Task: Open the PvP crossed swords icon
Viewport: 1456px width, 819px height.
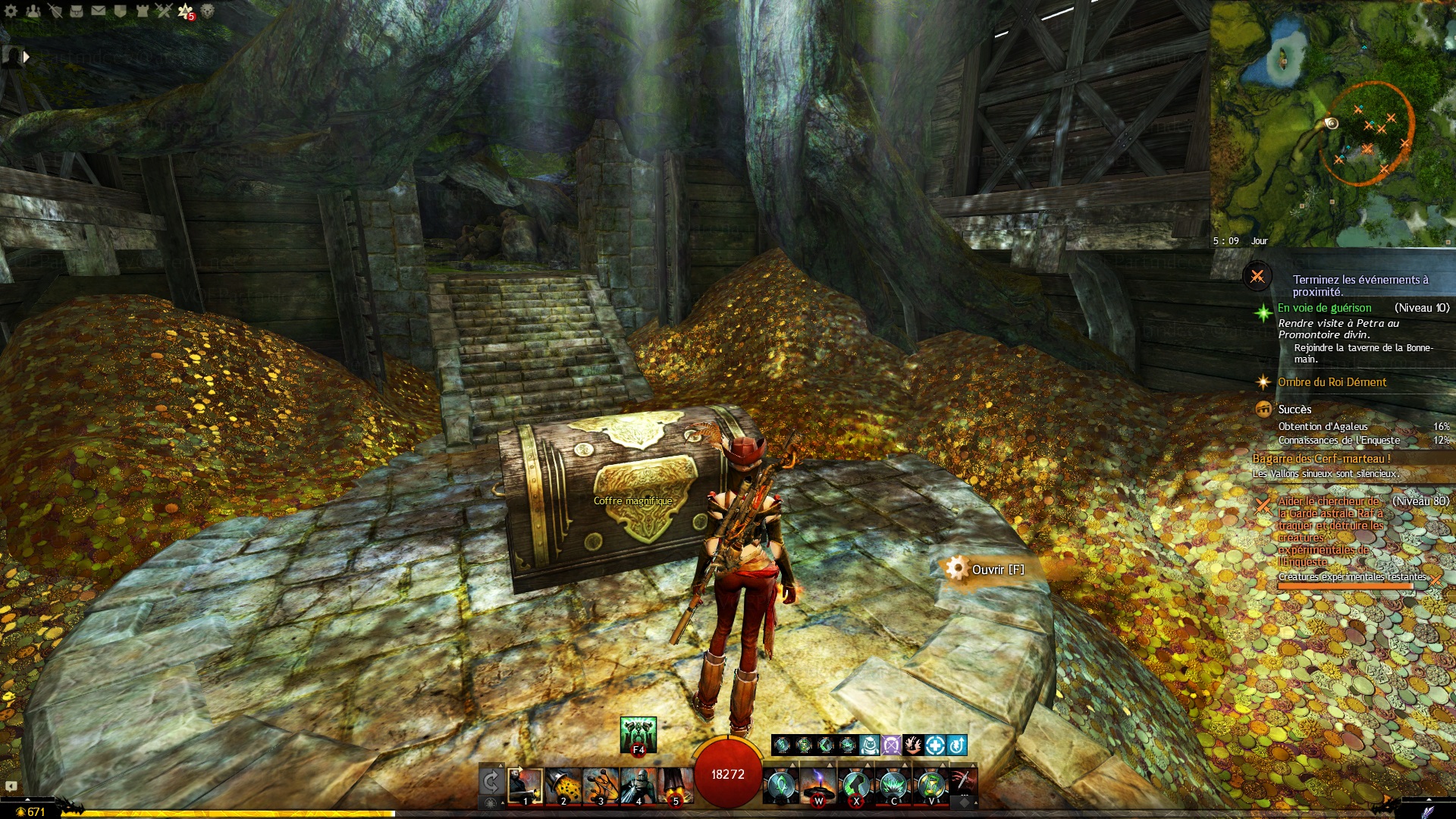Action: coord(164,11)
